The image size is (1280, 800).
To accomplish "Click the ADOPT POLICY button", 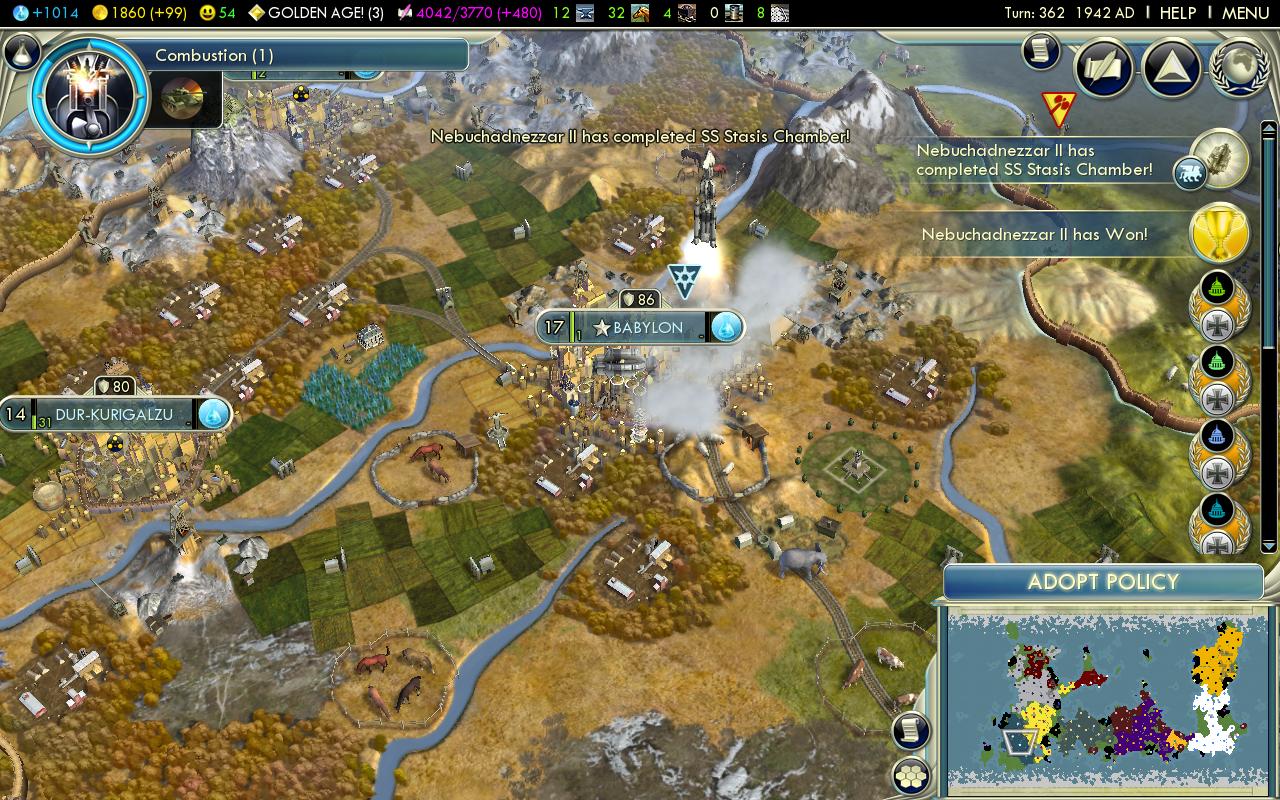I will click(1105, 581).
